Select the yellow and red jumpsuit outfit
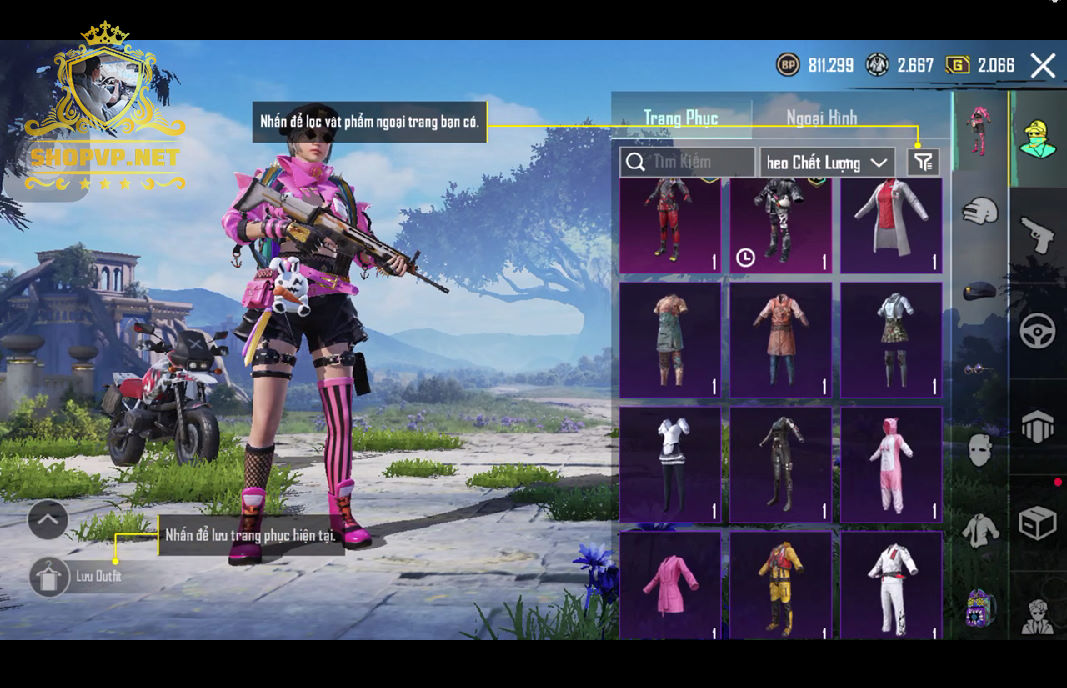 click(780, 585)
